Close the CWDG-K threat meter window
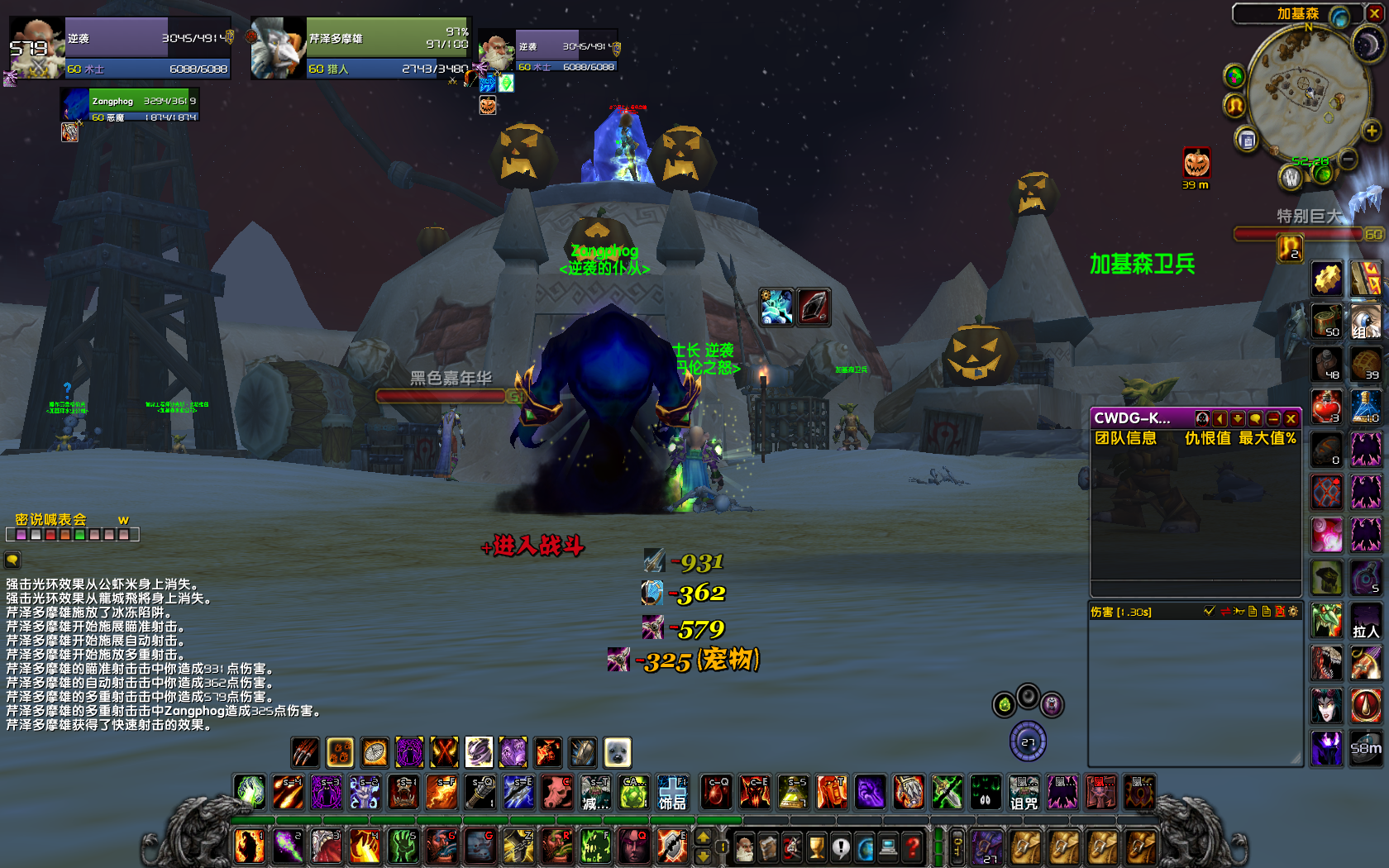 pyautogui.click(x=1291, y=418)
